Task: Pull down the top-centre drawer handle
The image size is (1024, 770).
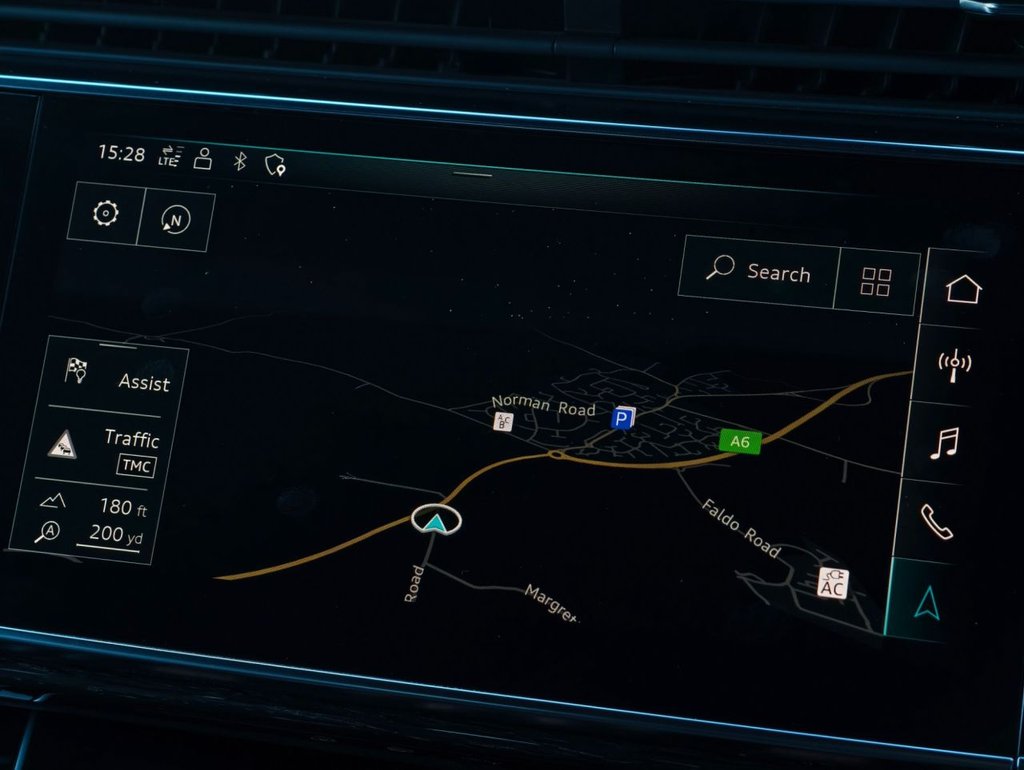Action: coord(472,174)
